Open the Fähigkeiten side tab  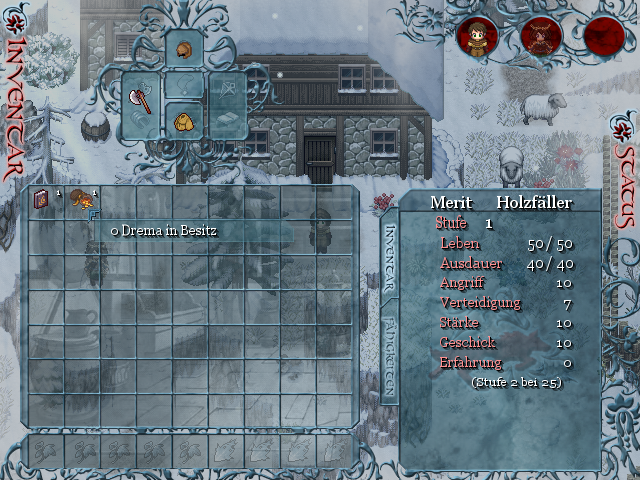[391, 358]
